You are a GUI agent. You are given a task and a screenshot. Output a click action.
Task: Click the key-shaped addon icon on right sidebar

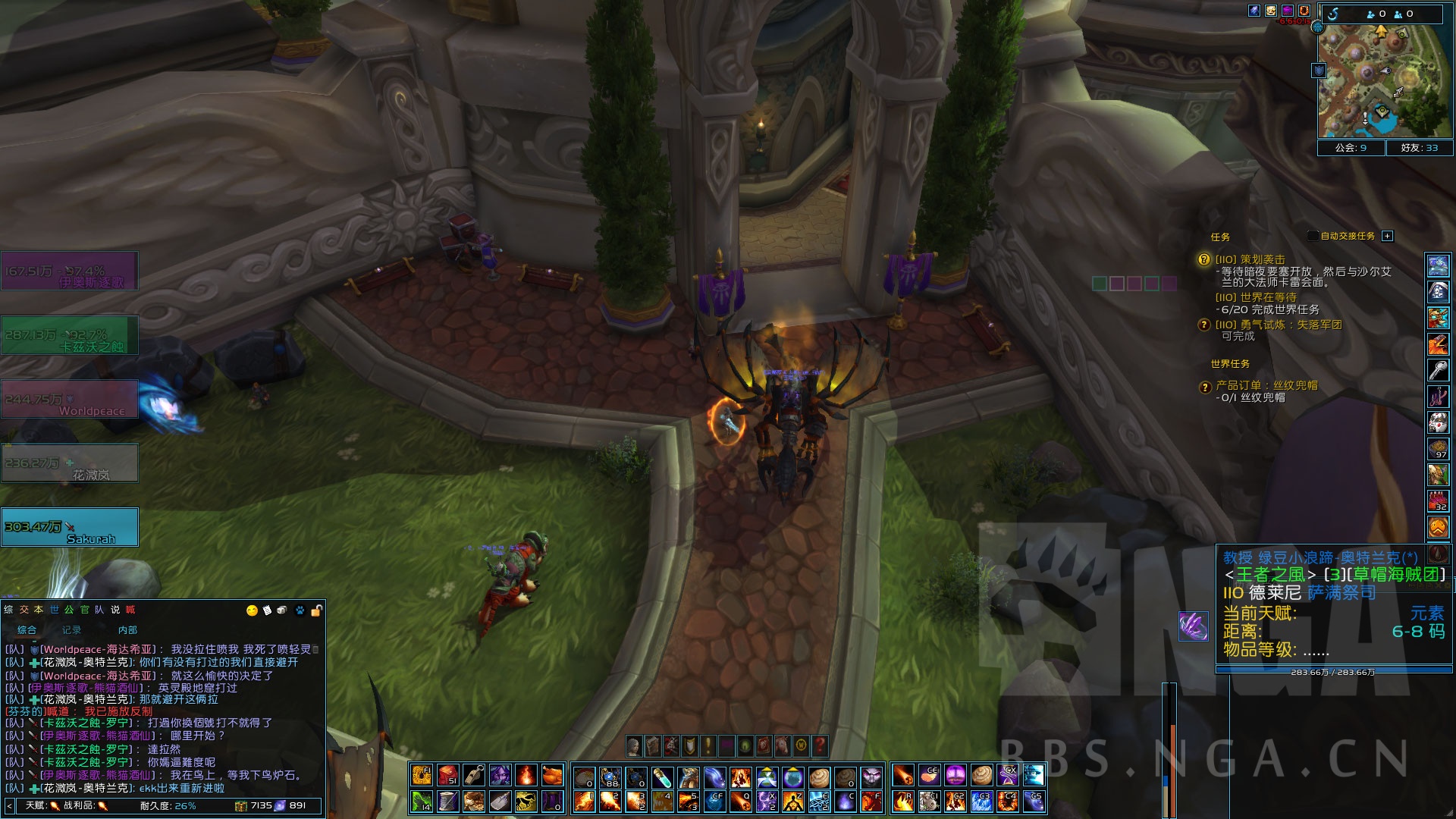1439,369
